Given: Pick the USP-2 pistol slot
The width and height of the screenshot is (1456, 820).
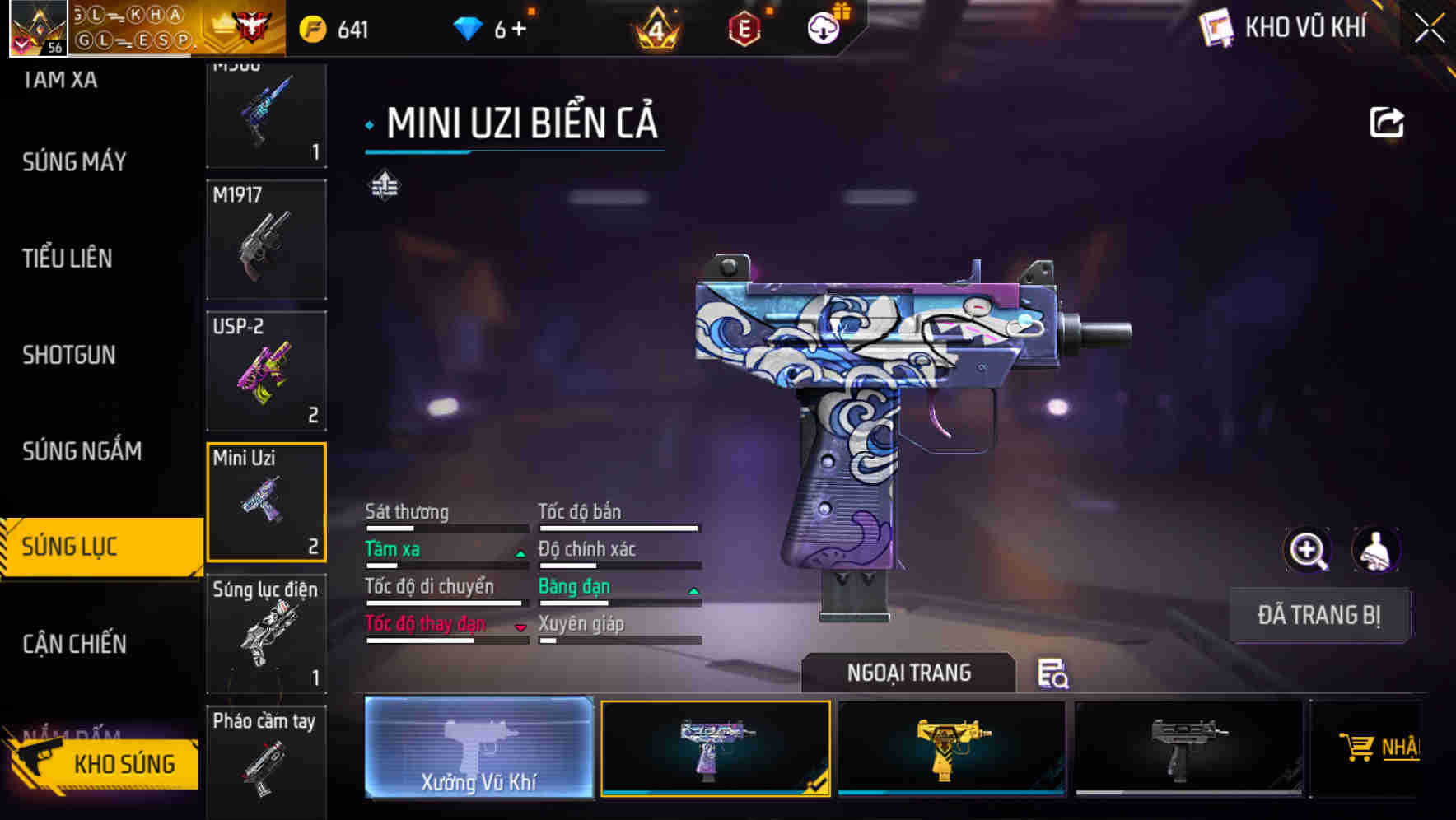Looking at the screenshot, I should [266, 370].
